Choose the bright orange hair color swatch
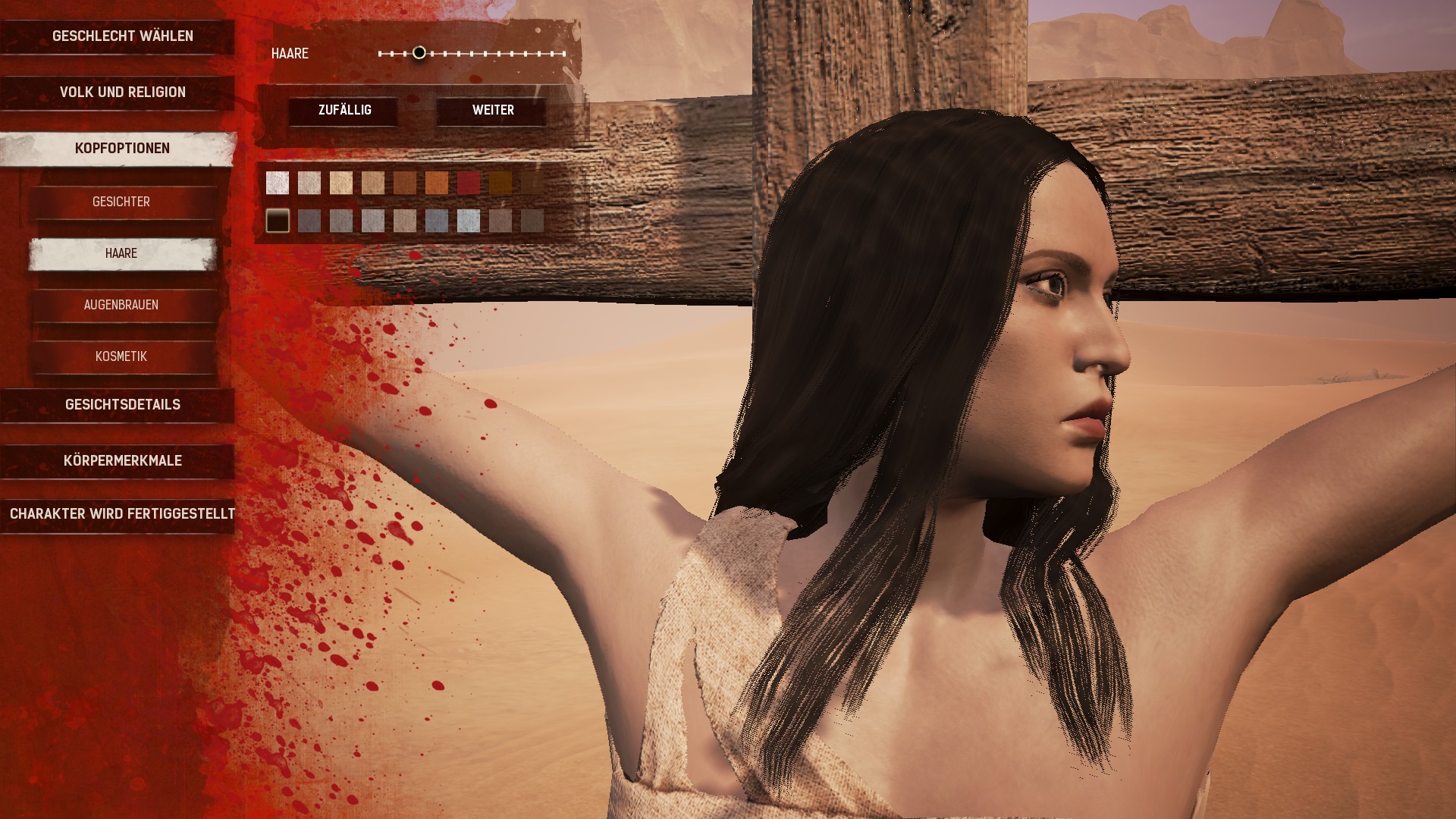The height and width of the screenshot is (819, 1456). point(437,183)
